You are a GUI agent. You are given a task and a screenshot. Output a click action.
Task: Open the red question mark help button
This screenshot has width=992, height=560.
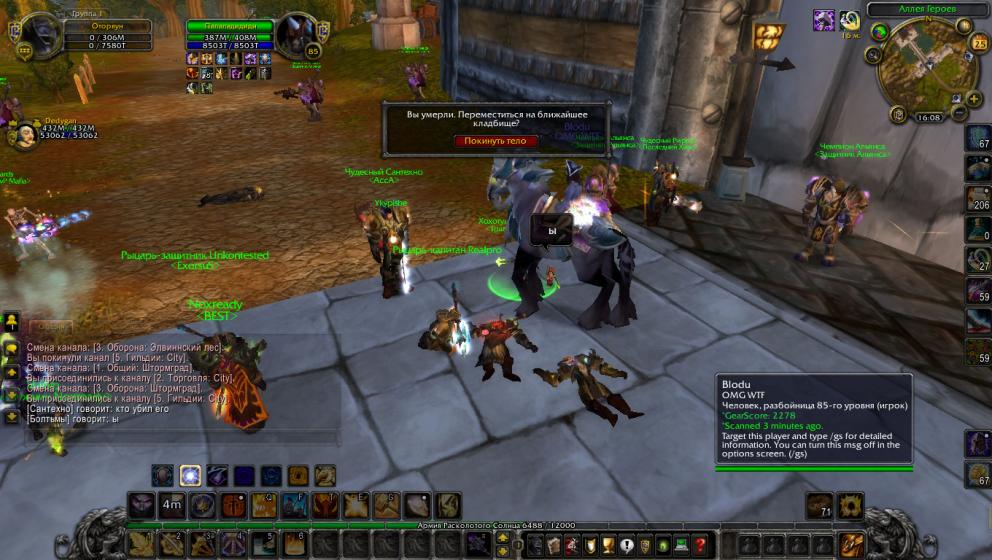click(700, 546)
